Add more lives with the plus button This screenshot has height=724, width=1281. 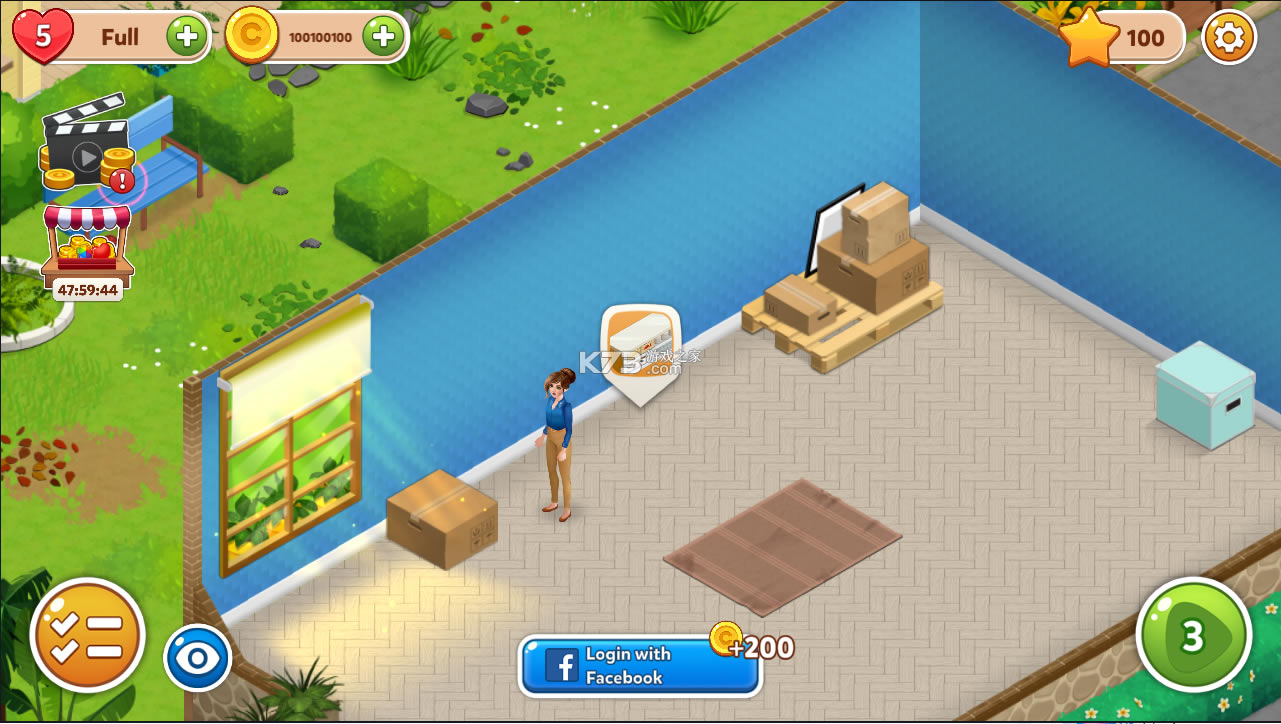pyautogui.click(x=187, y=37)
